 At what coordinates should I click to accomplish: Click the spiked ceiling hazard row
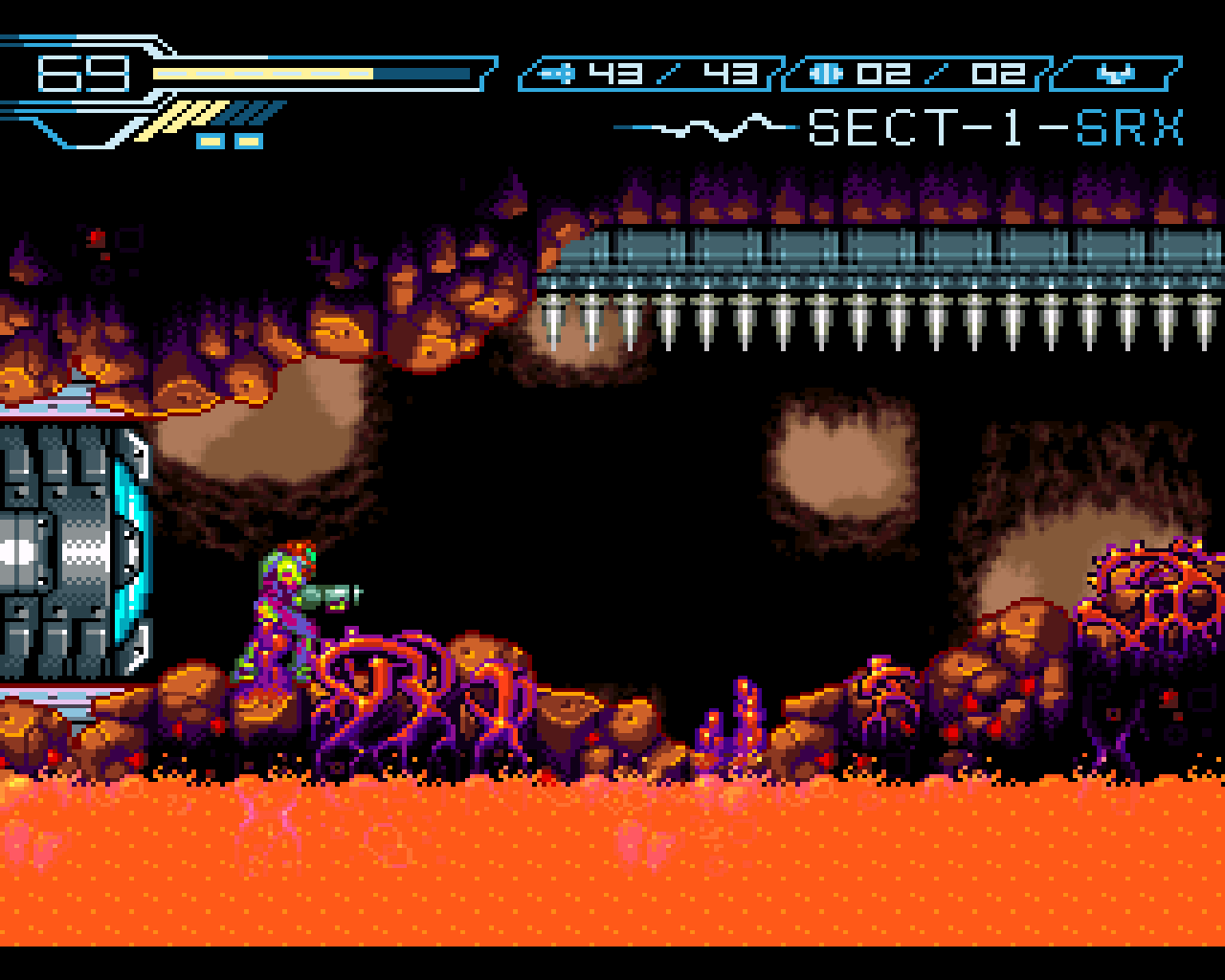click(x=861, y=316)
